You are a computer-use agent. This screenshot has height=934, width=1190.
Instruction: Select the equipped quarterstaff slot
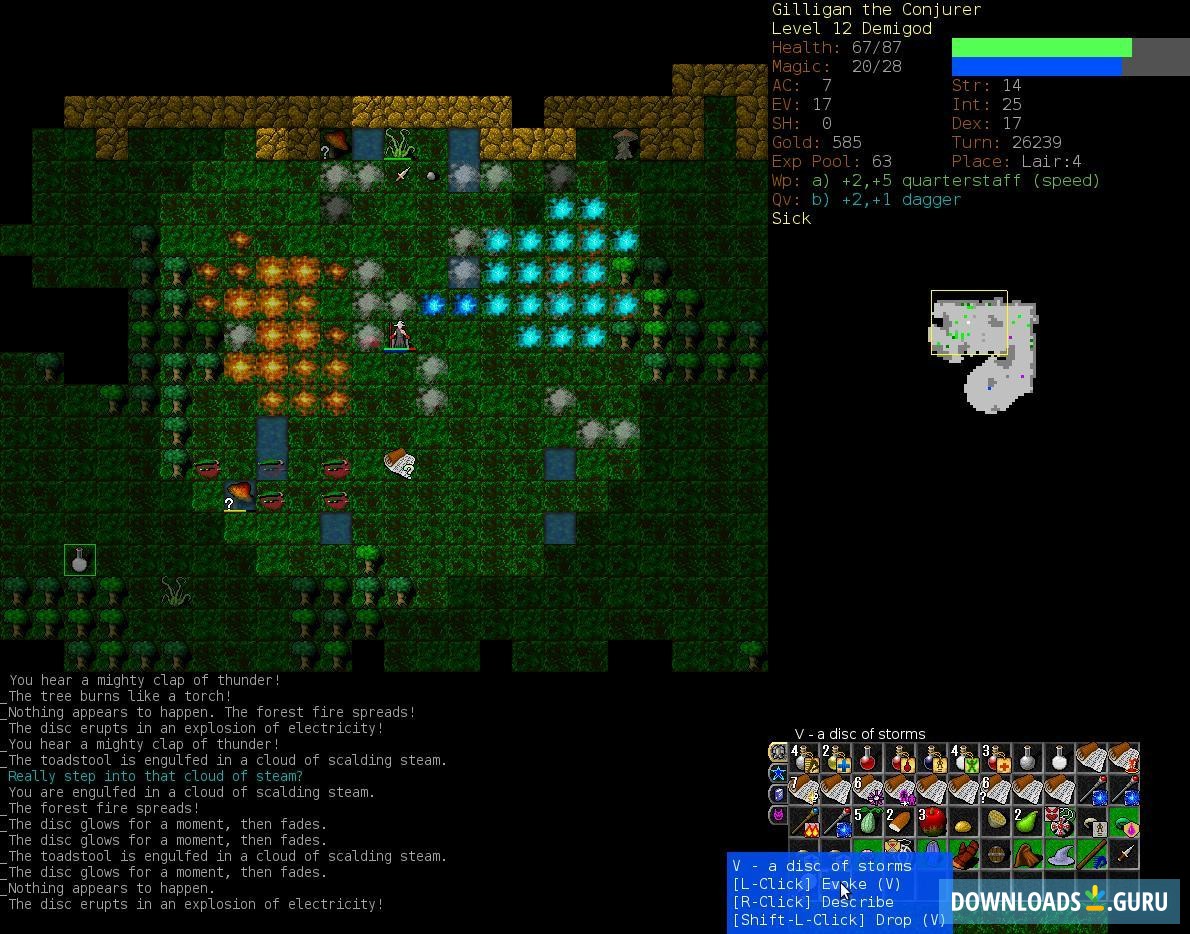[x=1091, y=854]
